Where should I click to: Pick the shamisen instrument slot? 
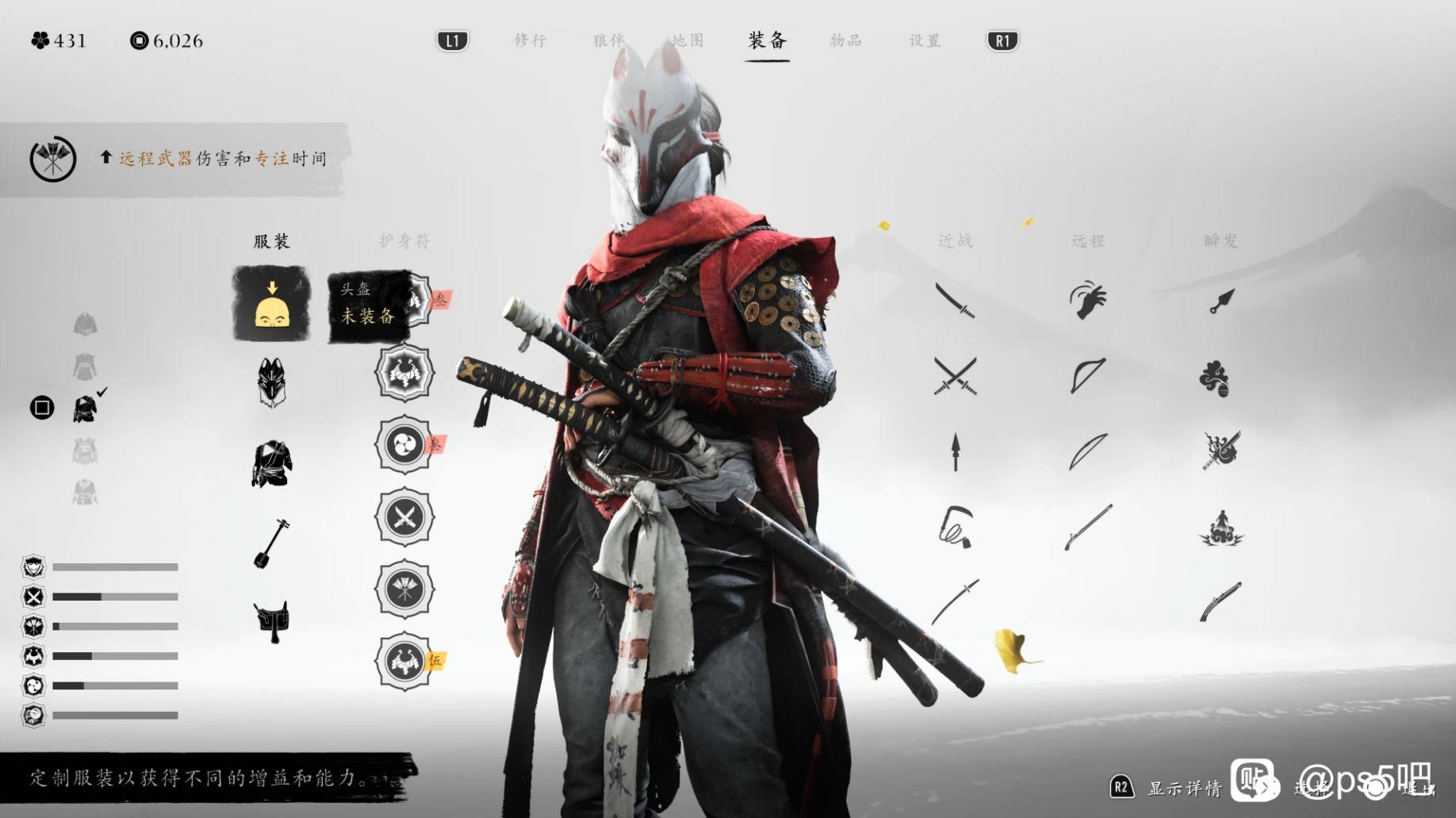[271, 543]
